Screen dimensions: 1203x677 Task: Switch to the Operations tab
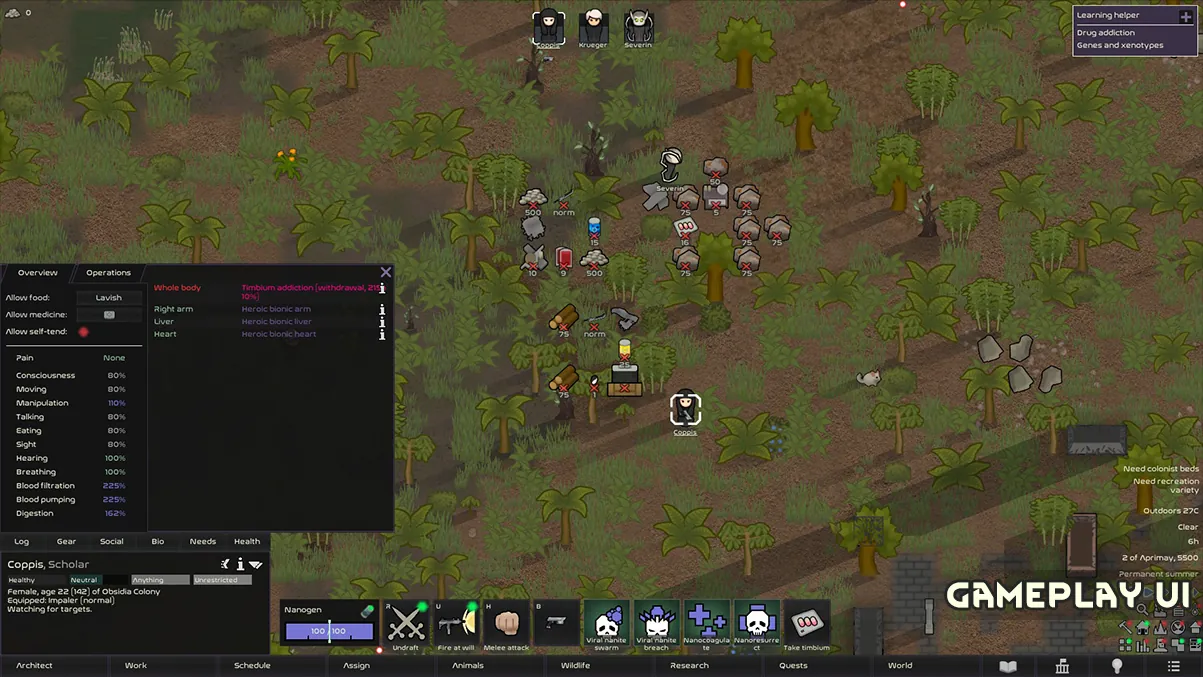(x=108, y=273)
